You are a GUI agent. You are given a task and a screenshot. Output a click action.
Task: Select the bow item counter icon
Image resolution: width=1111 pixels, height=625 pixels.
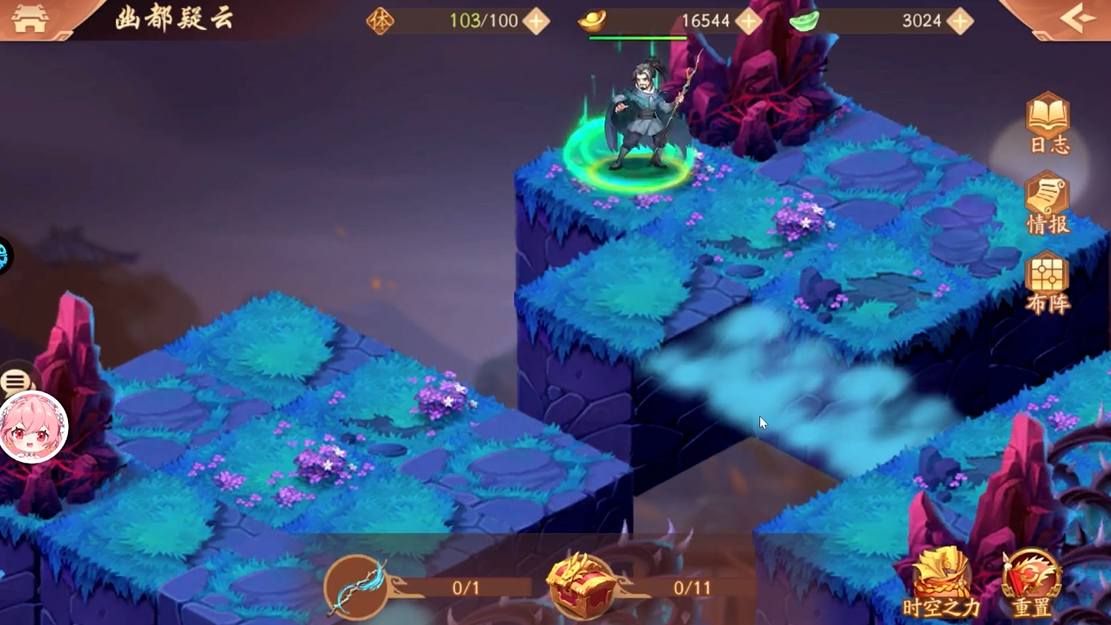[x=357, y=587]
